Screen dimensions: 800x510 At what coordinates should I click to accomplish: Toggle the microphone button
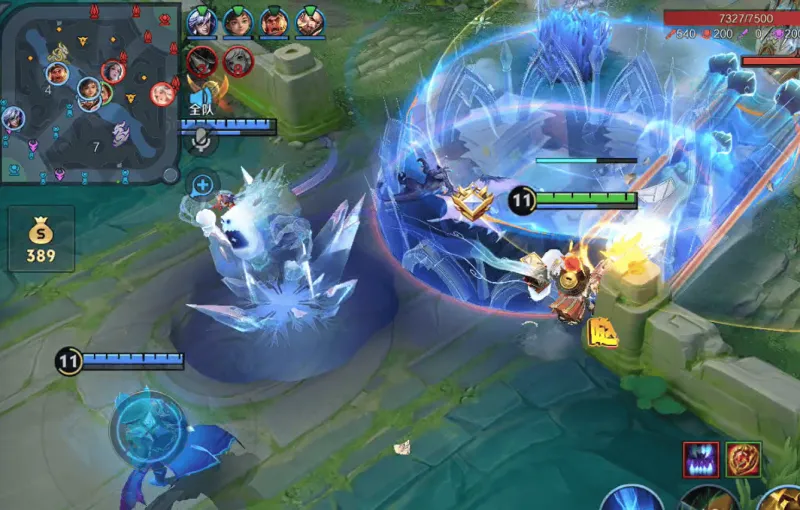click(x=202, y=141)
